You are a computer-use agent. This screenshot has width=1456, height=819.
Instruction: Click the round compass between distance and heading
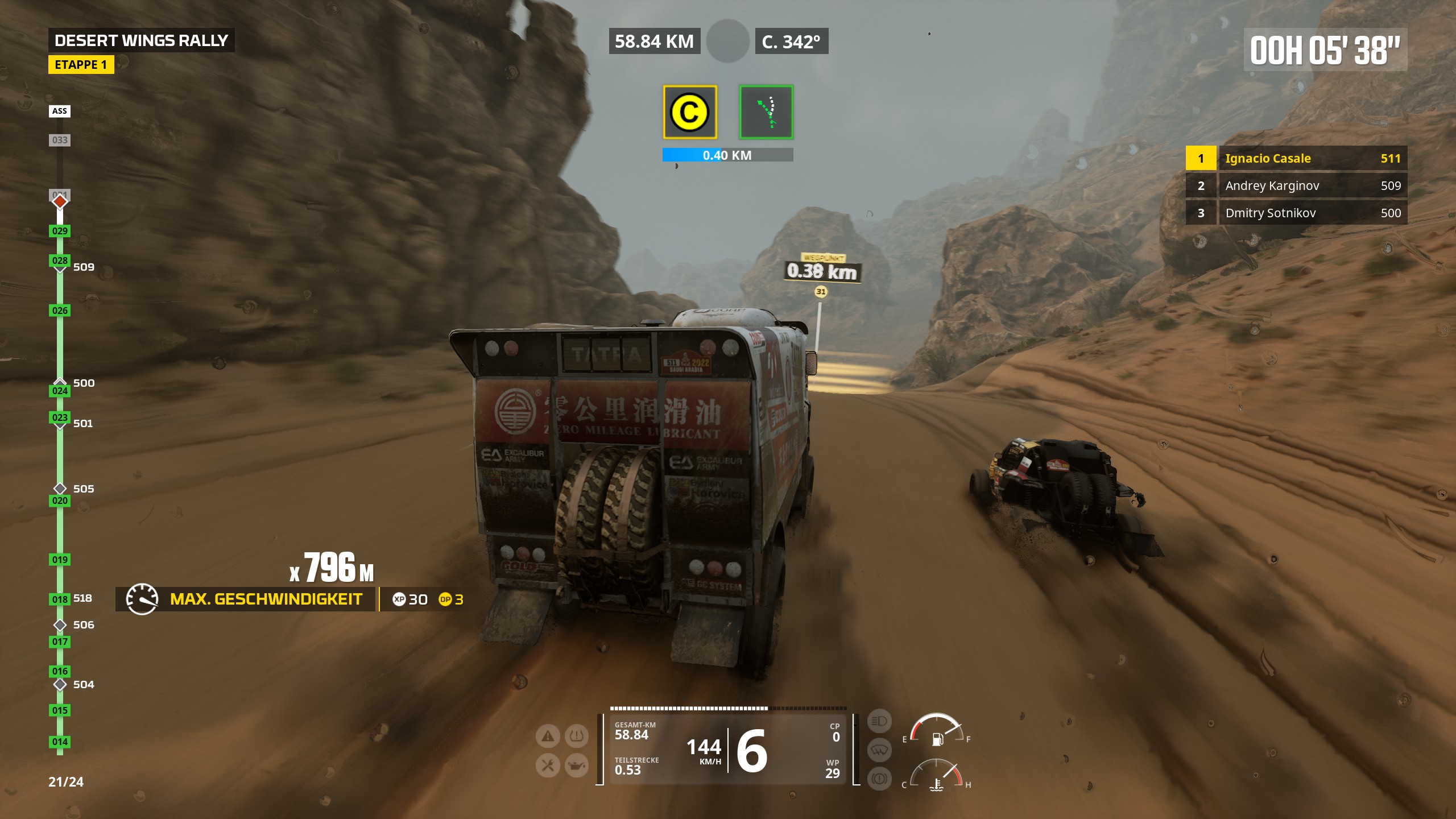(x=727, y=41)
